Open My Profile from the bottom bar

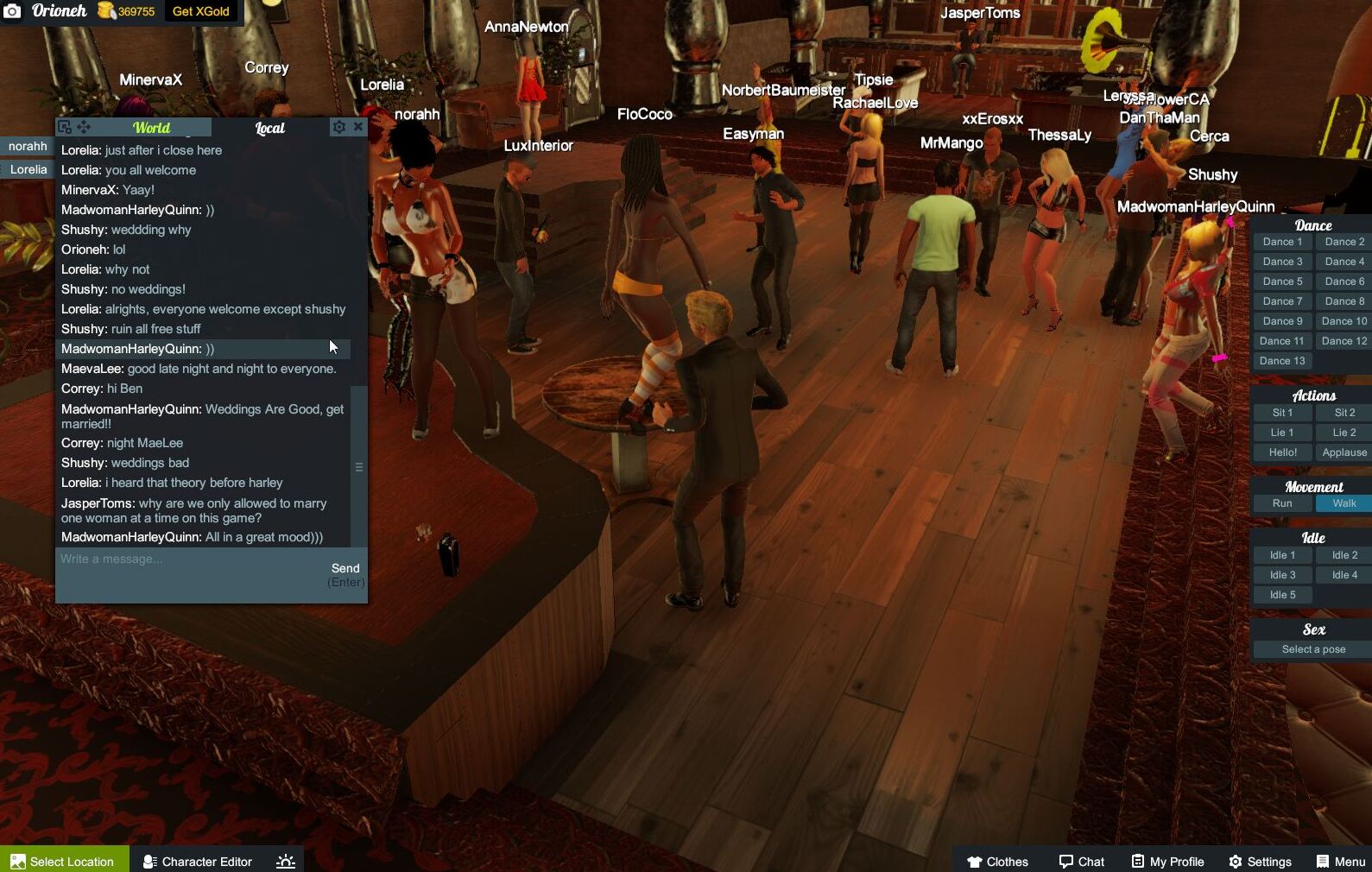(1167, 861)
